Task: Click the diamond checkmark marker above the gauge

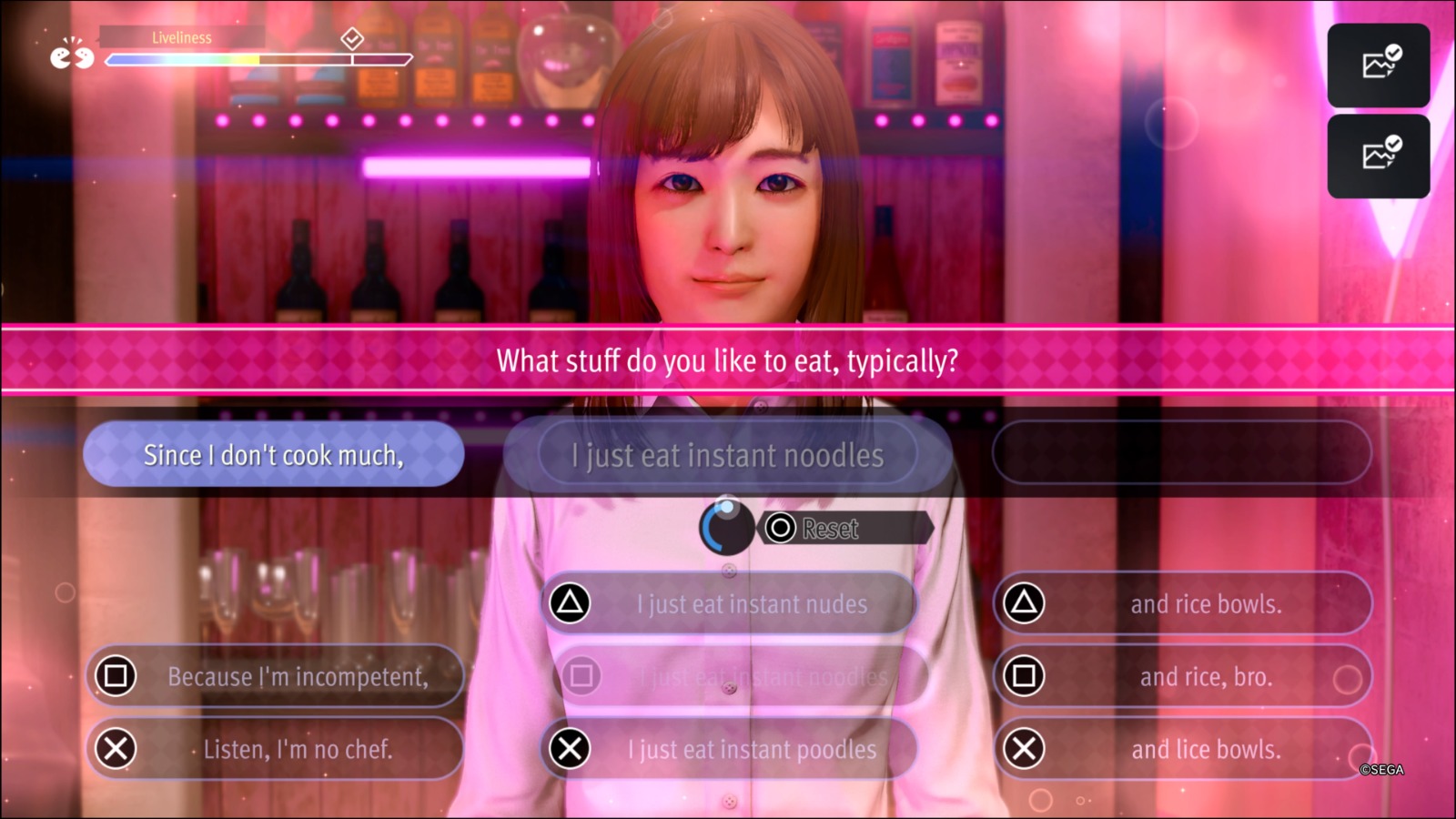Action: tap(353, 39)
